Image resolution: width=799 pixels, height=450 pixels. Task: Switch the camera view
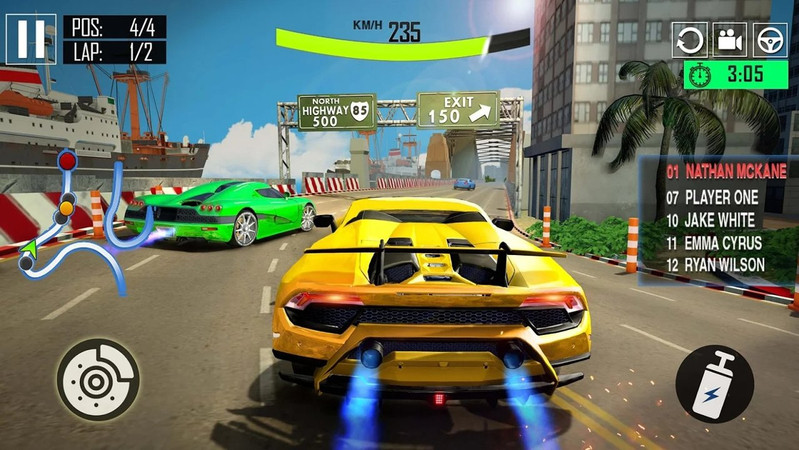(x=729, y=40)
